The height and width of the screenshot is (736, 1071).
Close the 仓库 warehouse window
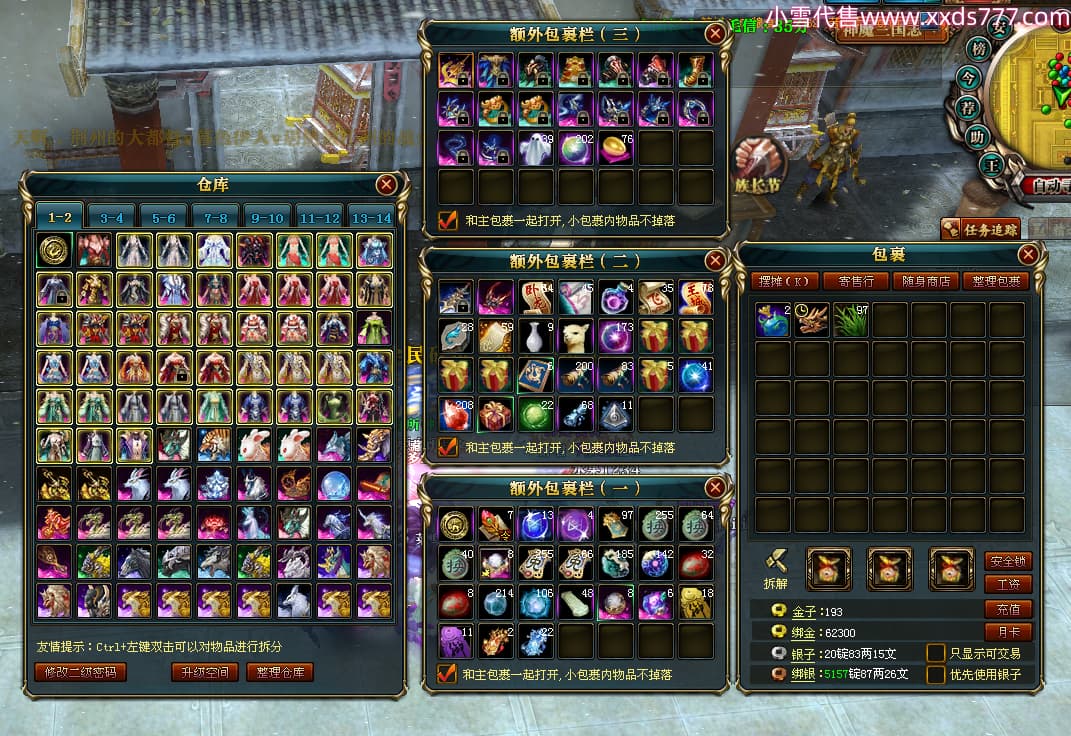pos(386,185)
